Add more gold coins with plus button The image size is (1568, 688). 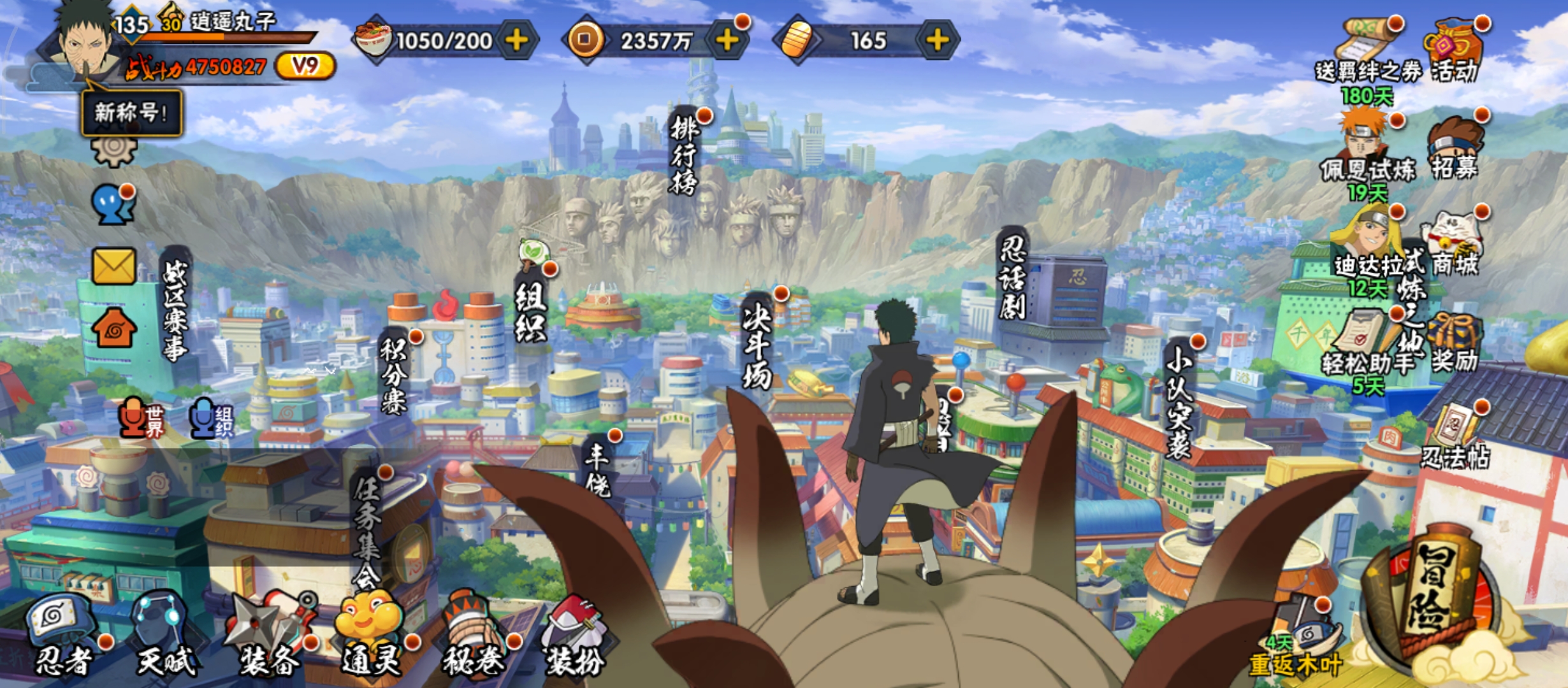pos(727,40)
